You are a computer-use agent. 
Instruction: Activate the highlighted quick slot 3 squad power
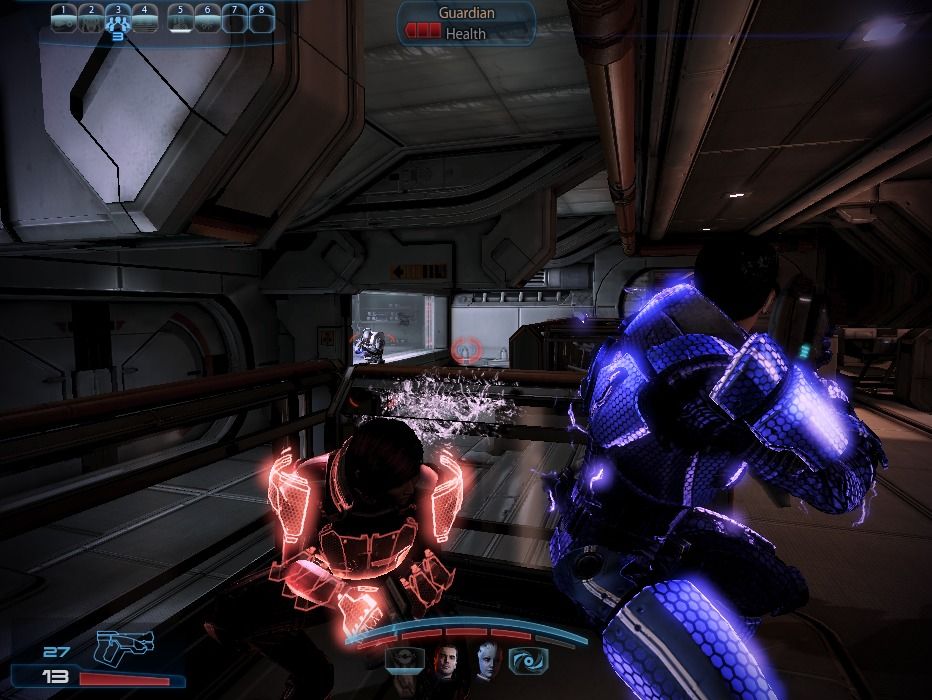[118, 19]
